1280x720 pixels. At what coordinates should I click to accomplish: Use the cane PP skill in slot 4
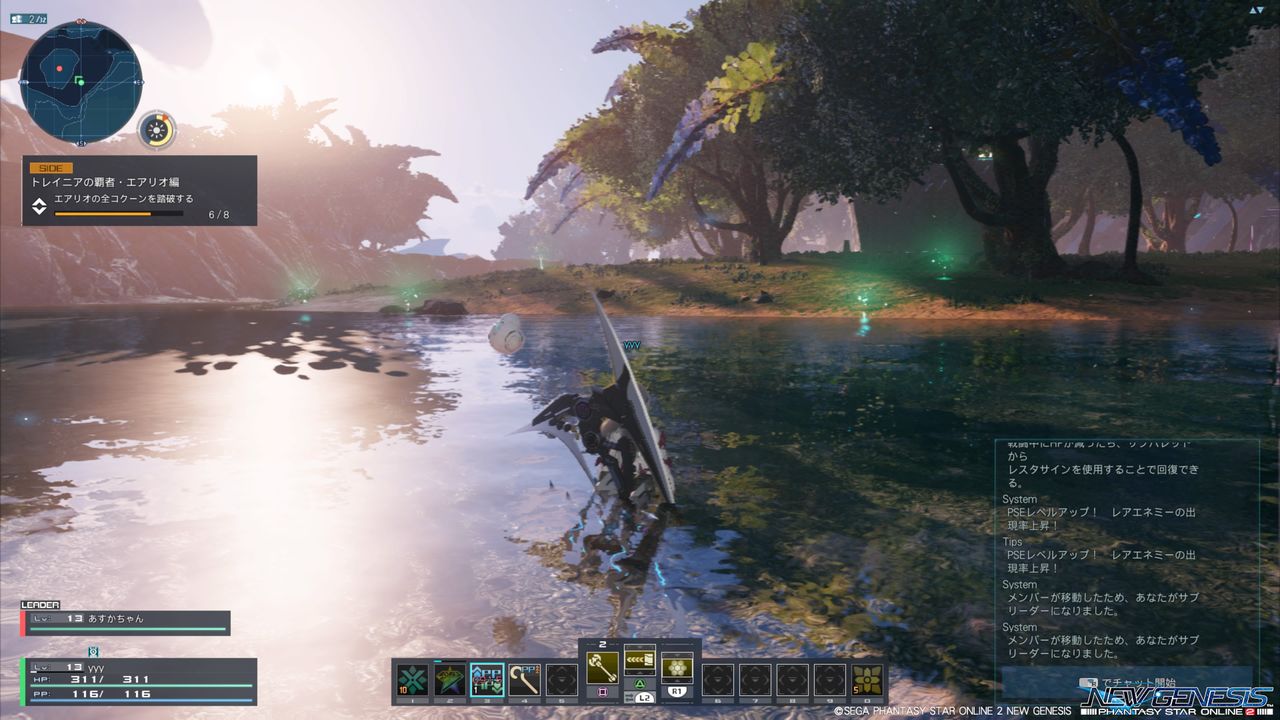(524, 679)
